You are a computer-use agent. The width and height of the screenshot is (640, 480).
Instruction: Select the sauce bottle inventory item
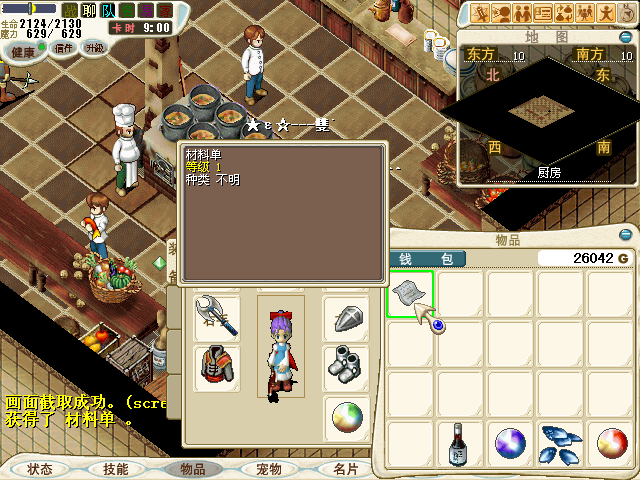459,443
